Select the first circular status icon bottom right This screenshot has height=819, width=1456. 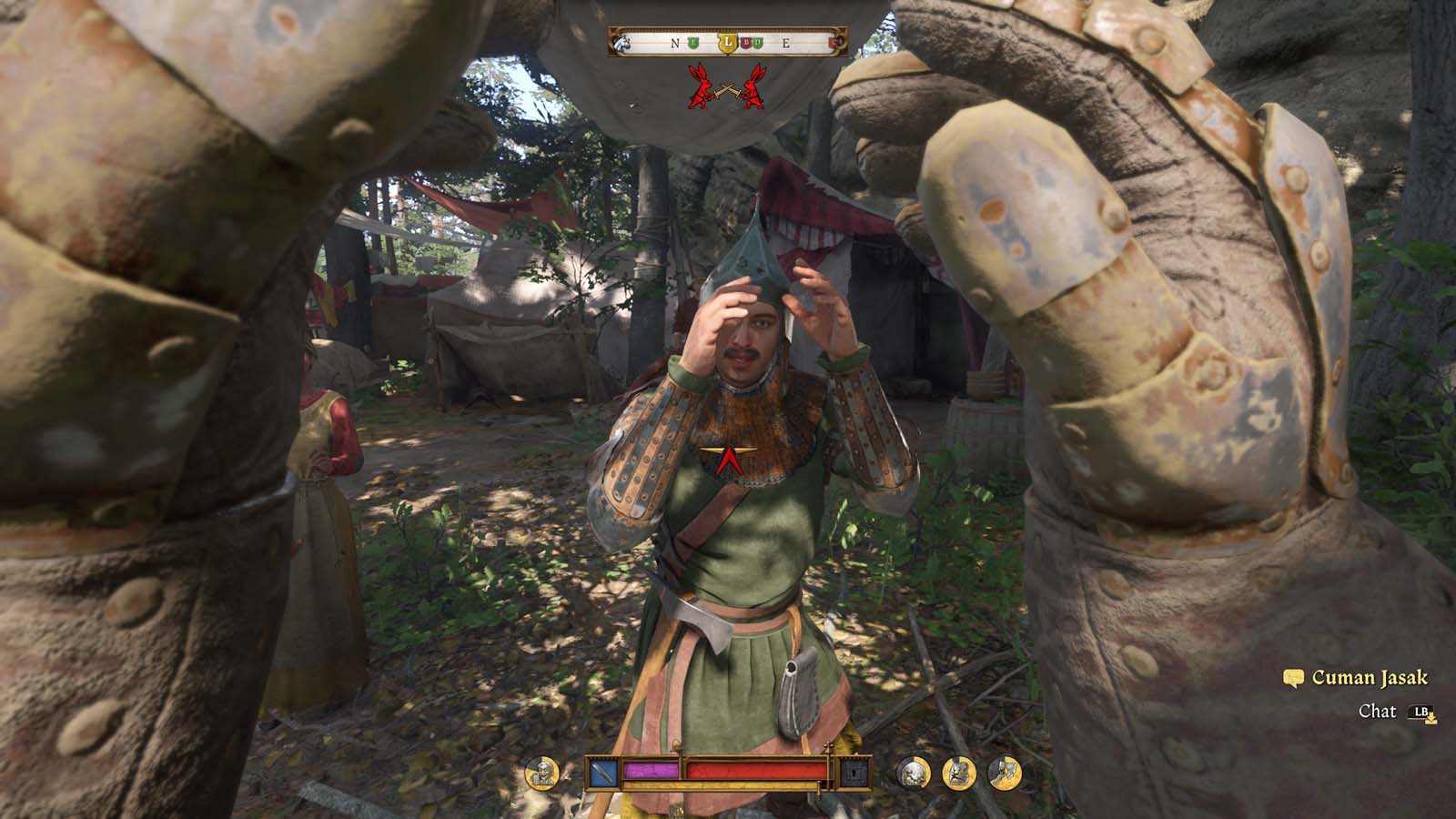[911, 772]
